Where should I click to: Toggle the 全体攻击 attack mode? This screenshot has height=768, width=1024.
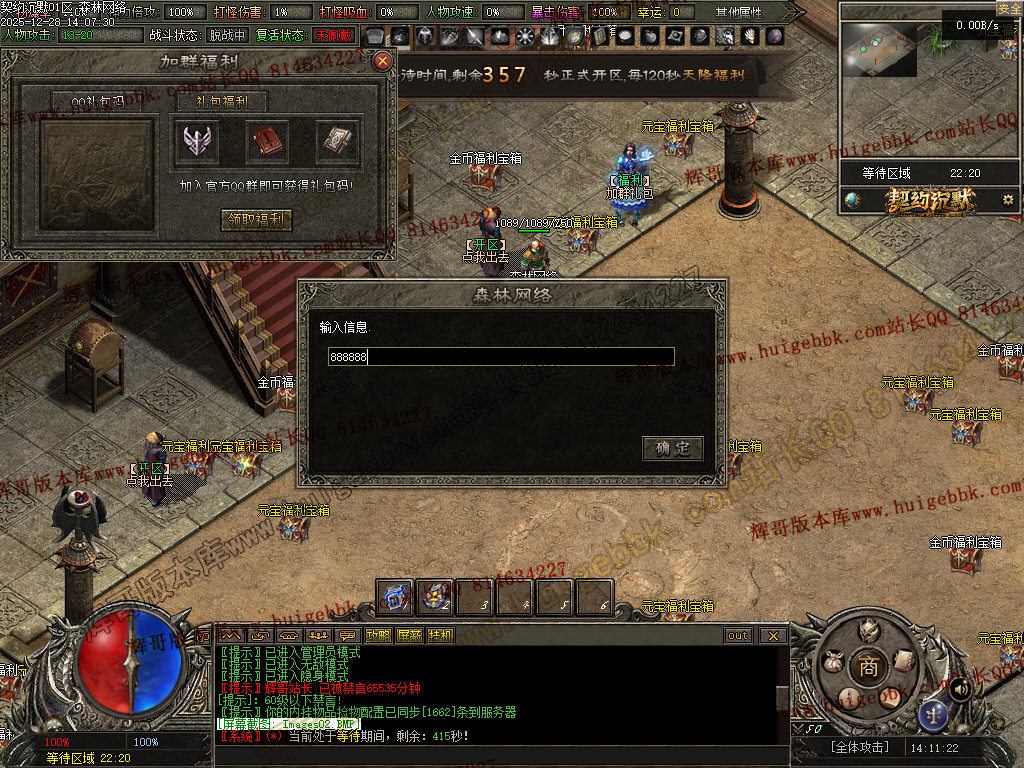860,747
